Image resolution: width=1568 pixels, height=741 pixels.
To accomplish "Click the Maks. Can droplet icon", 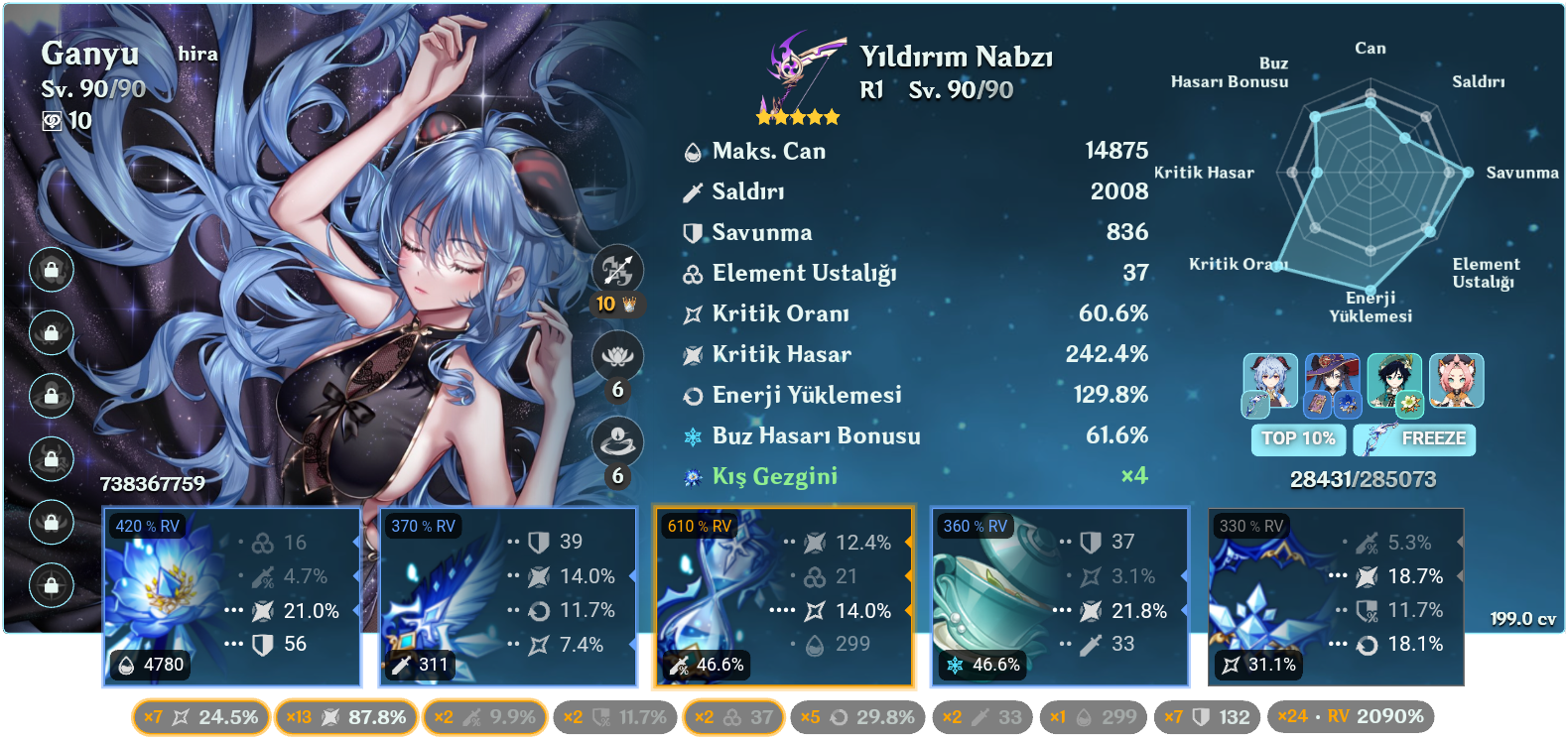I will coord(692,151).
